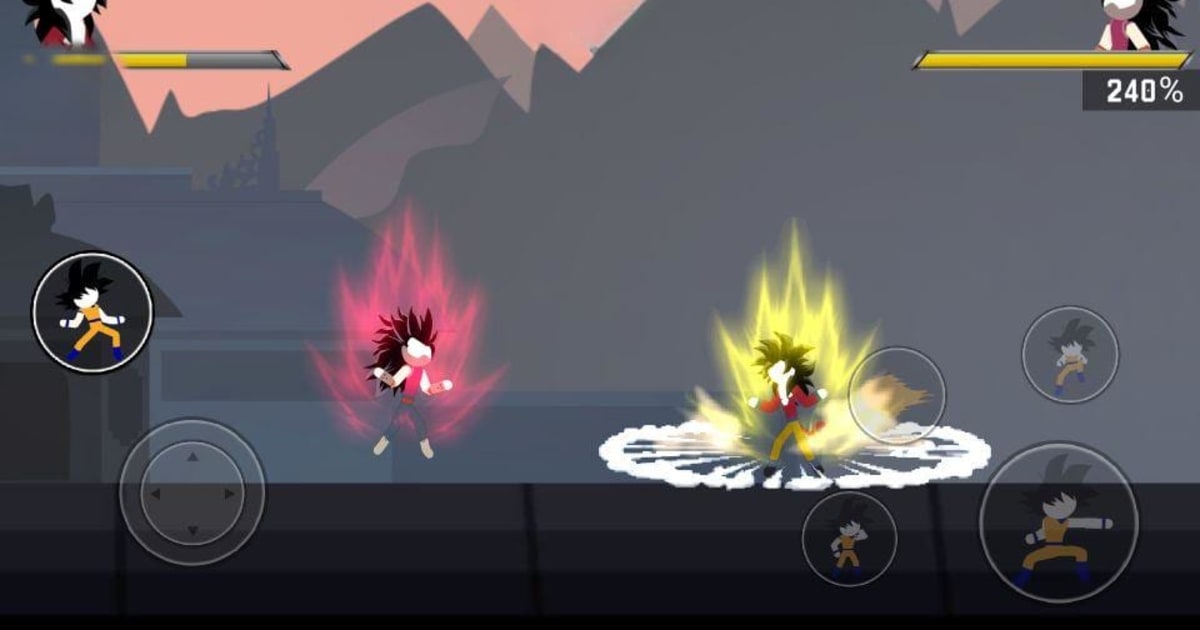Tap the highlighted power-up stance button
Screen dimensions: 1200x630
click(x=92, y=312)
